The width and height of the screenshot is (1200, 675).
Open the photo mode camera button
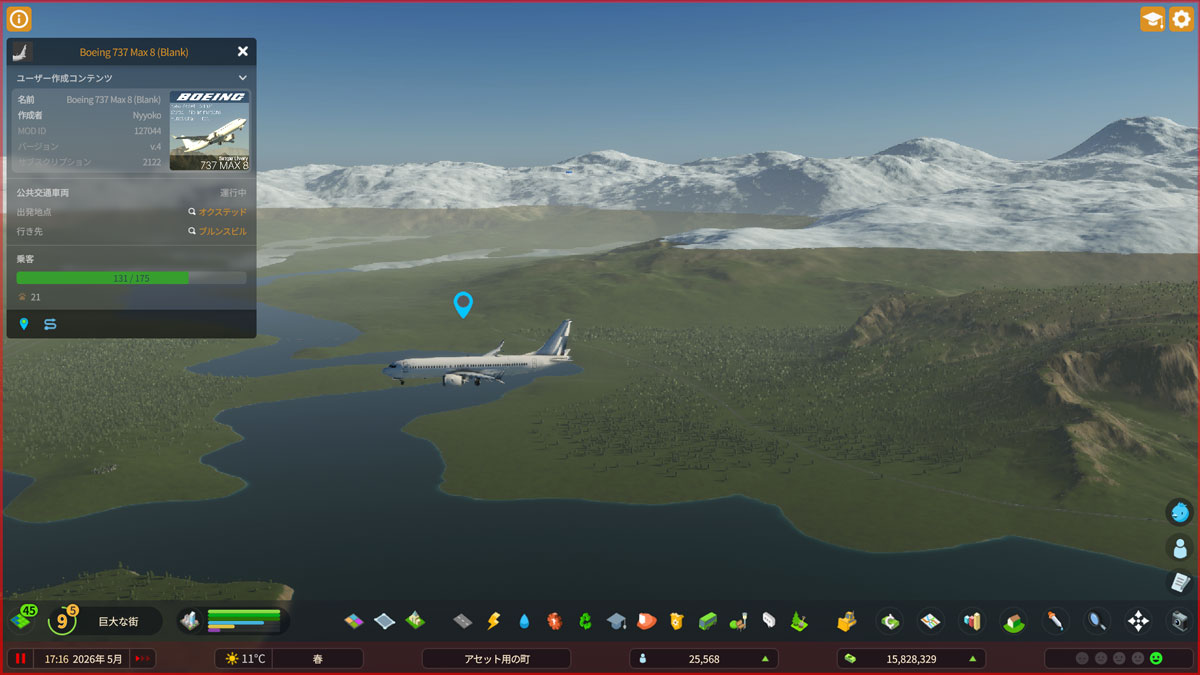point(1180,621)
